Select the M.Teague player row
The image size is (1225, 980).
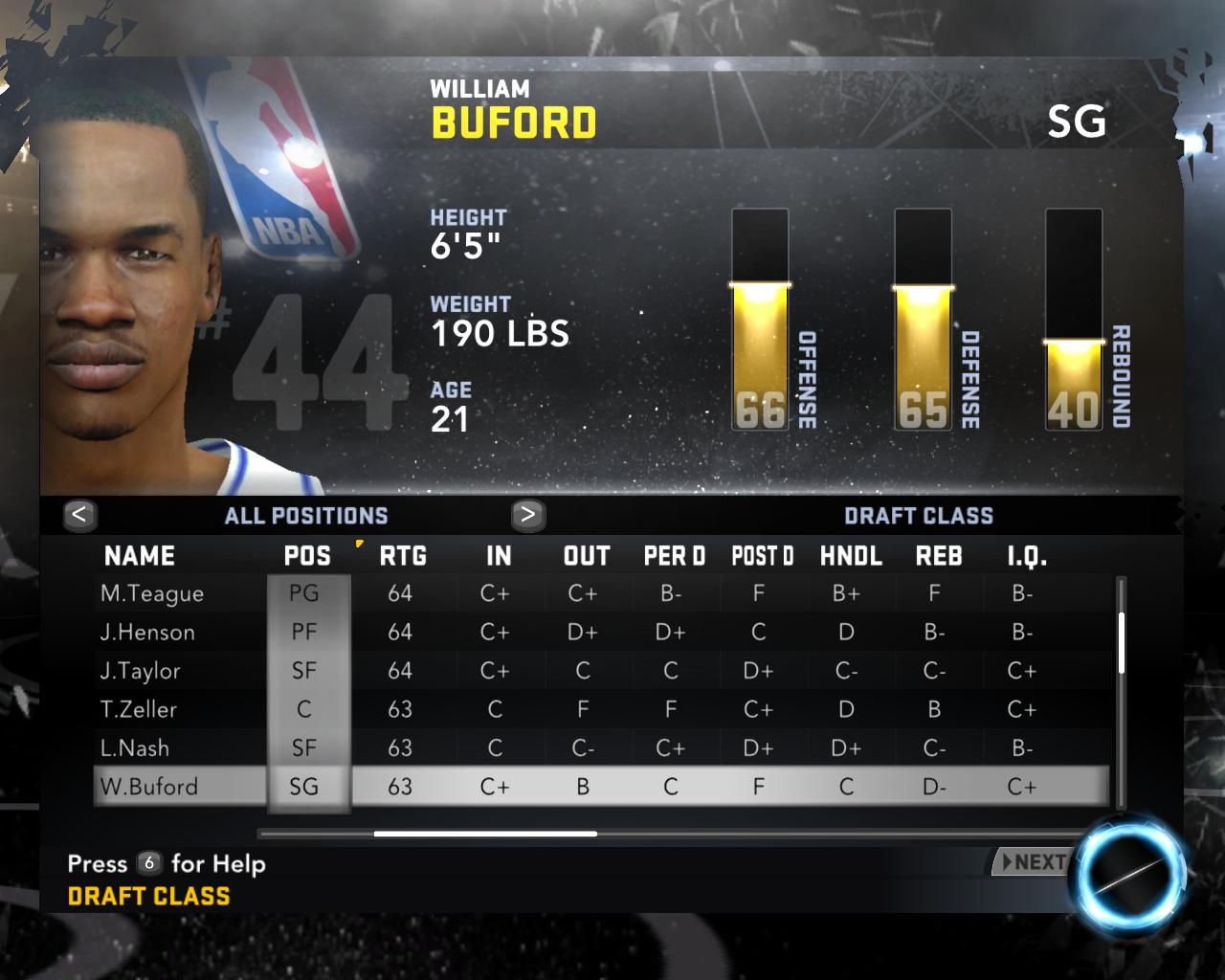(x=152, y=593)
